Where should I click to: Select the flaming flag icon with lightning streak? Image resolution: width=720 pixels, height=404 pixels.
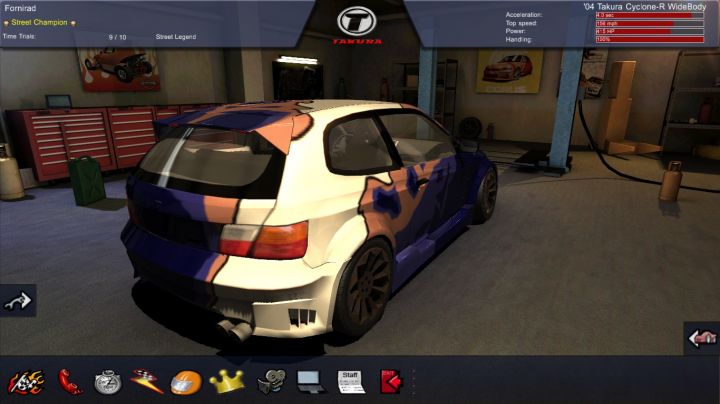coord(147,381)
